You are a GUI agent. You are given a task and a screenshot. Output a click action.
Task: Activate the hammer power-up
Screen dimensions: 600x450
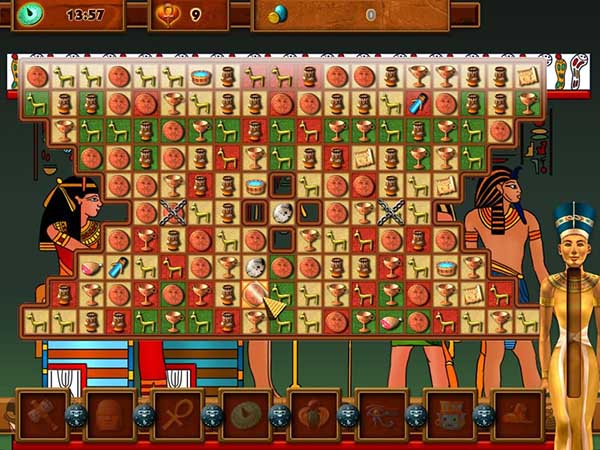42,415
